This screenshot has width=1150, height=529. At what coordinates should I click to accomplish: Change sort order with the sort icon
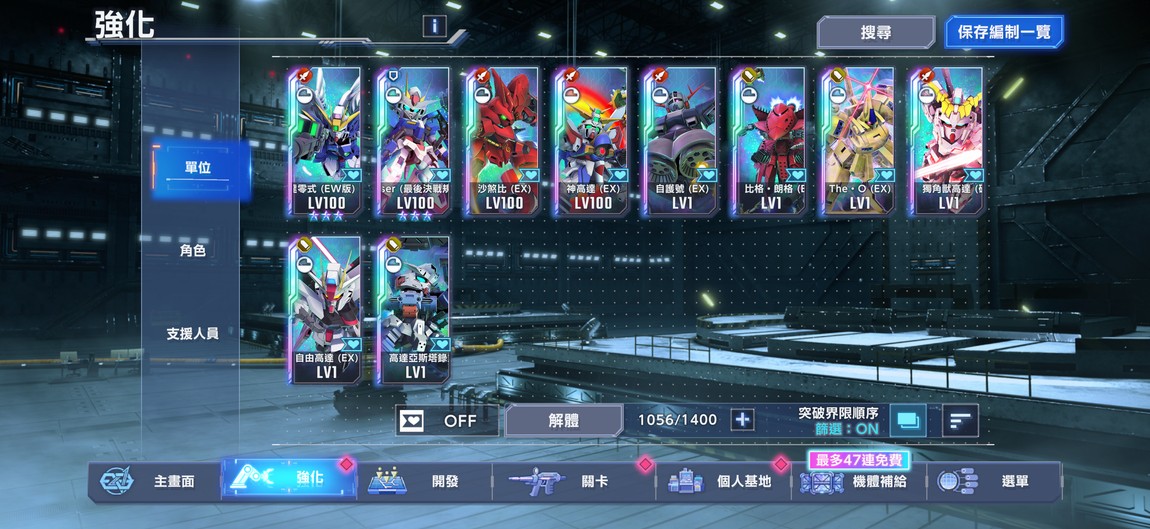(x=959, y=420)
